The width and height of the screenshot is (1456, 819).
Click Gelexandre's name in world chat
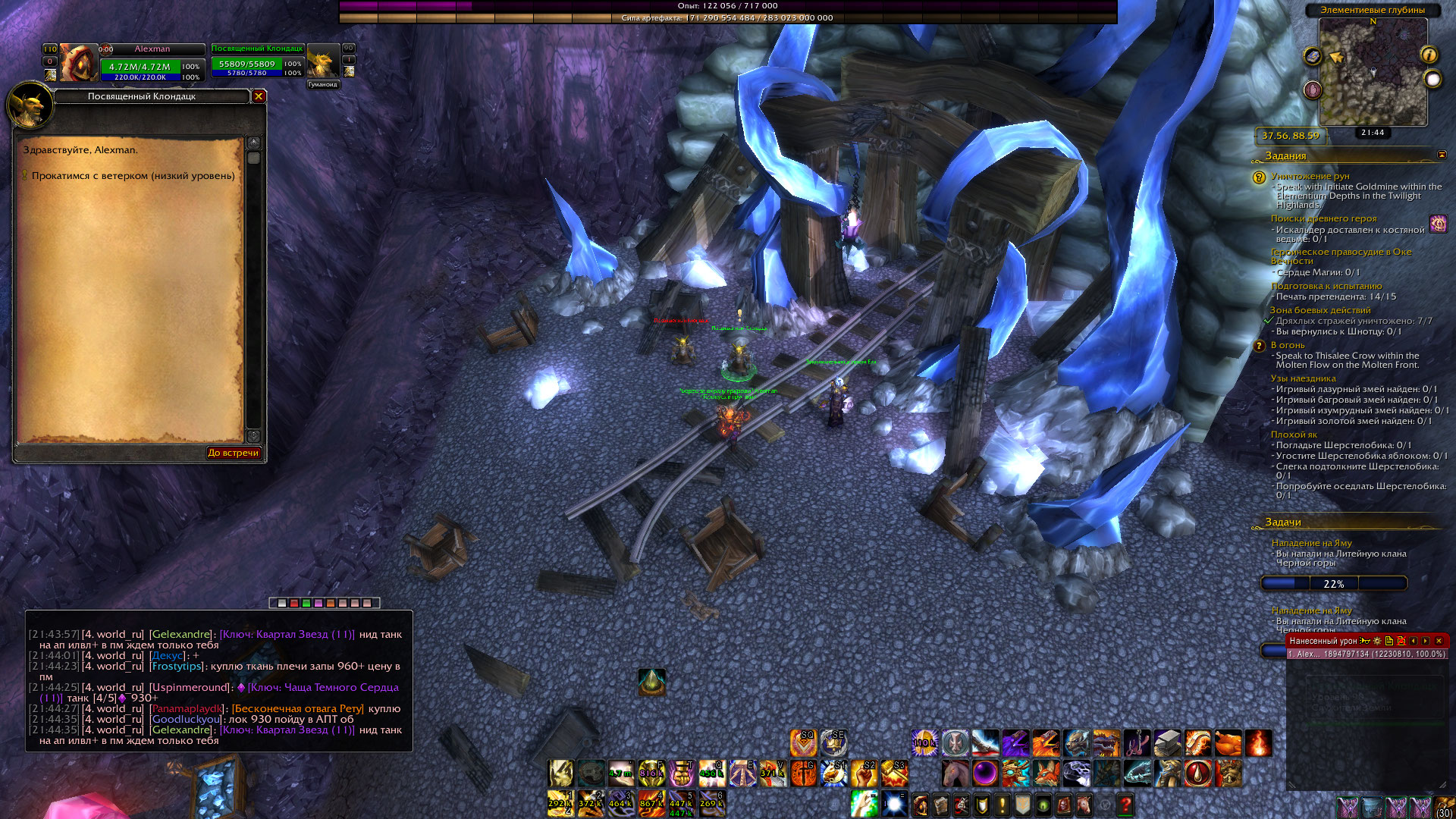(180, 635)
